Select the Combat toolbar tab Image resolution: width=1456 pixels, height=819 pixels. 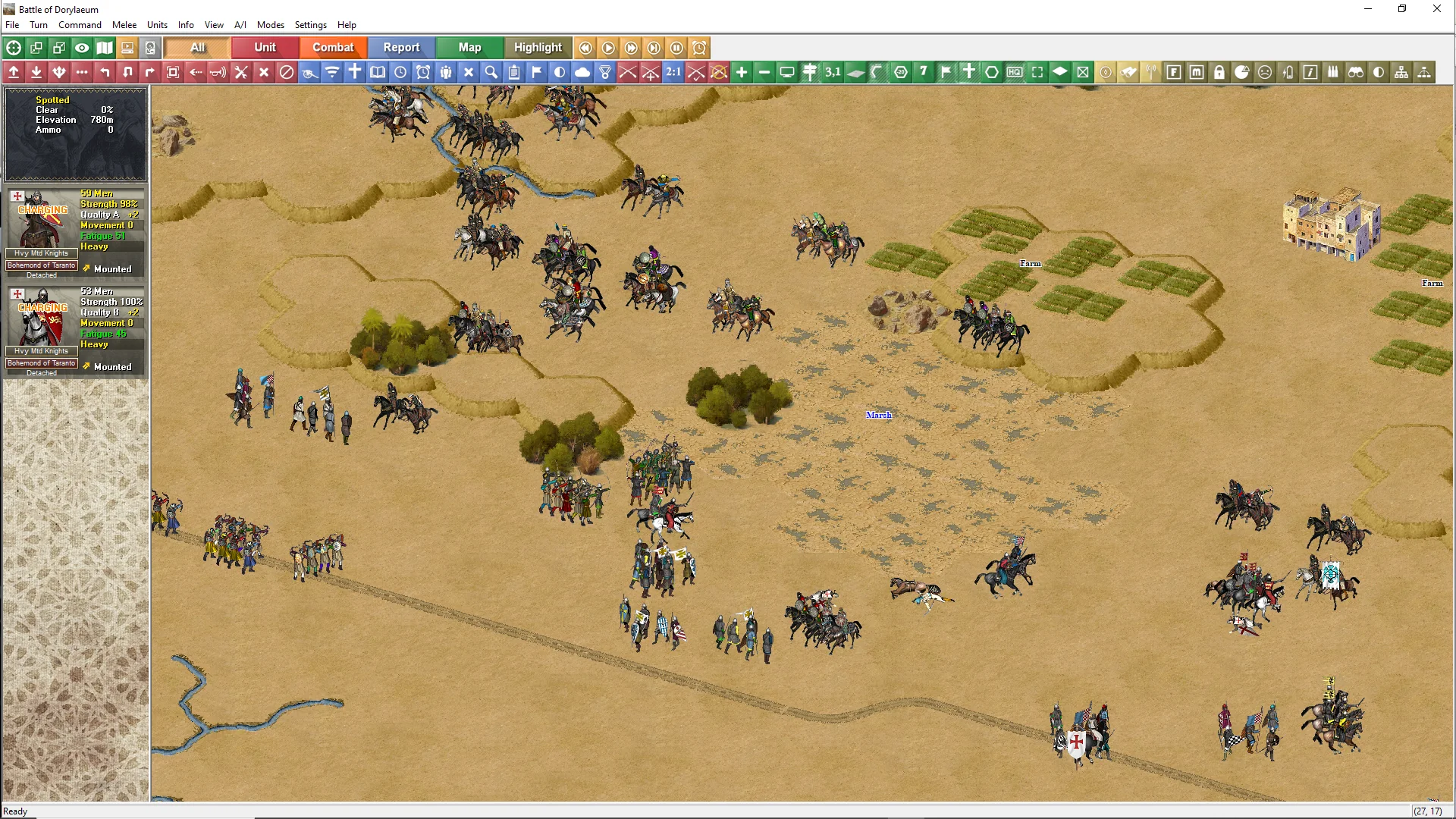(x=333, y=47)
